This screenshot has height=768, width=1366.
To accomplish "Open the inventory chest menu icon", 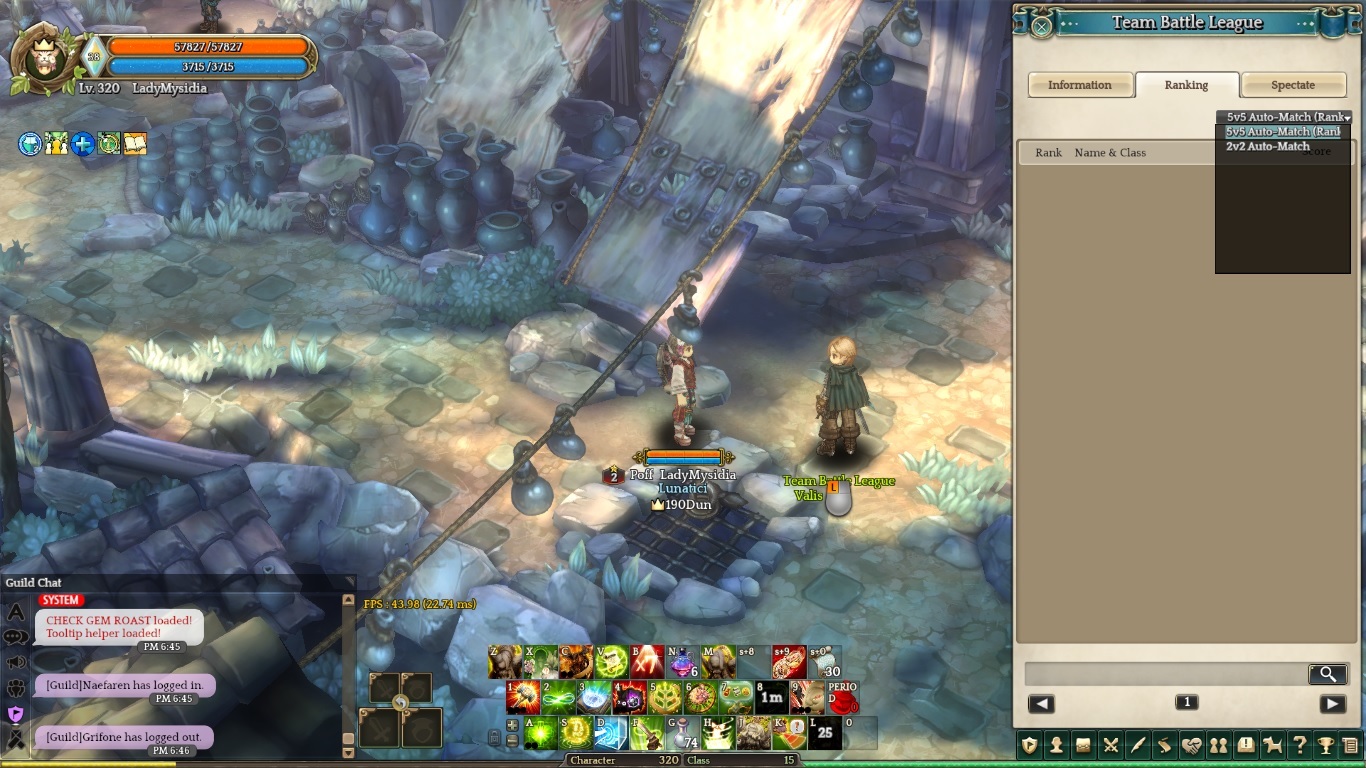I will 1083,745.
